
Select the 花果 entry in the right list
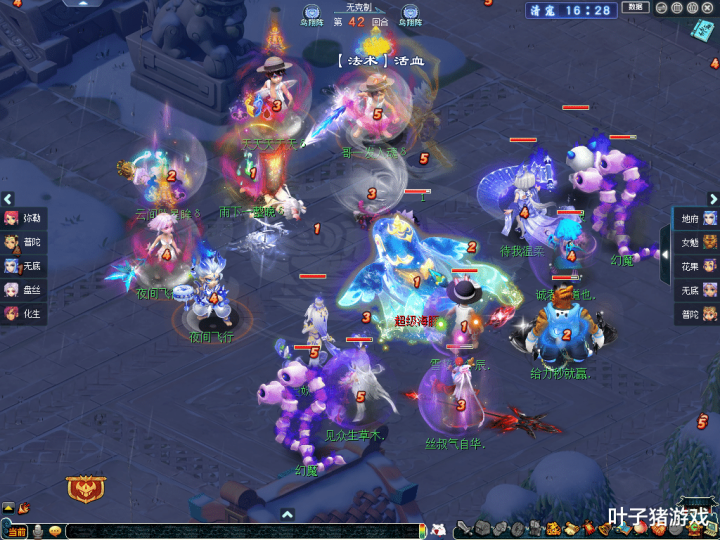click(698, 266)
